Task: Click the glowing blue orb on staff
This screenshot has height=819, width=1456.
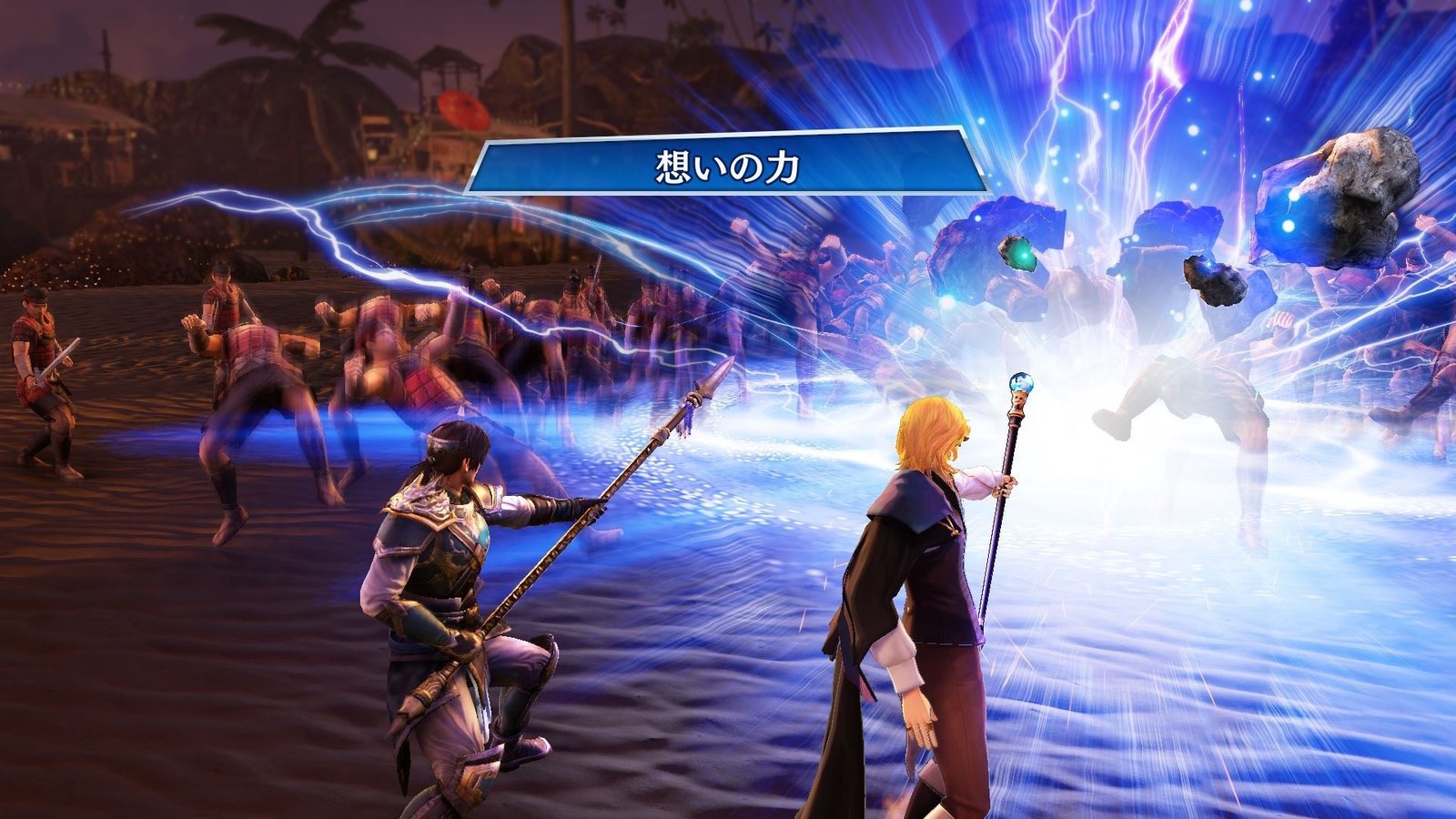Action: [1021, 386]
